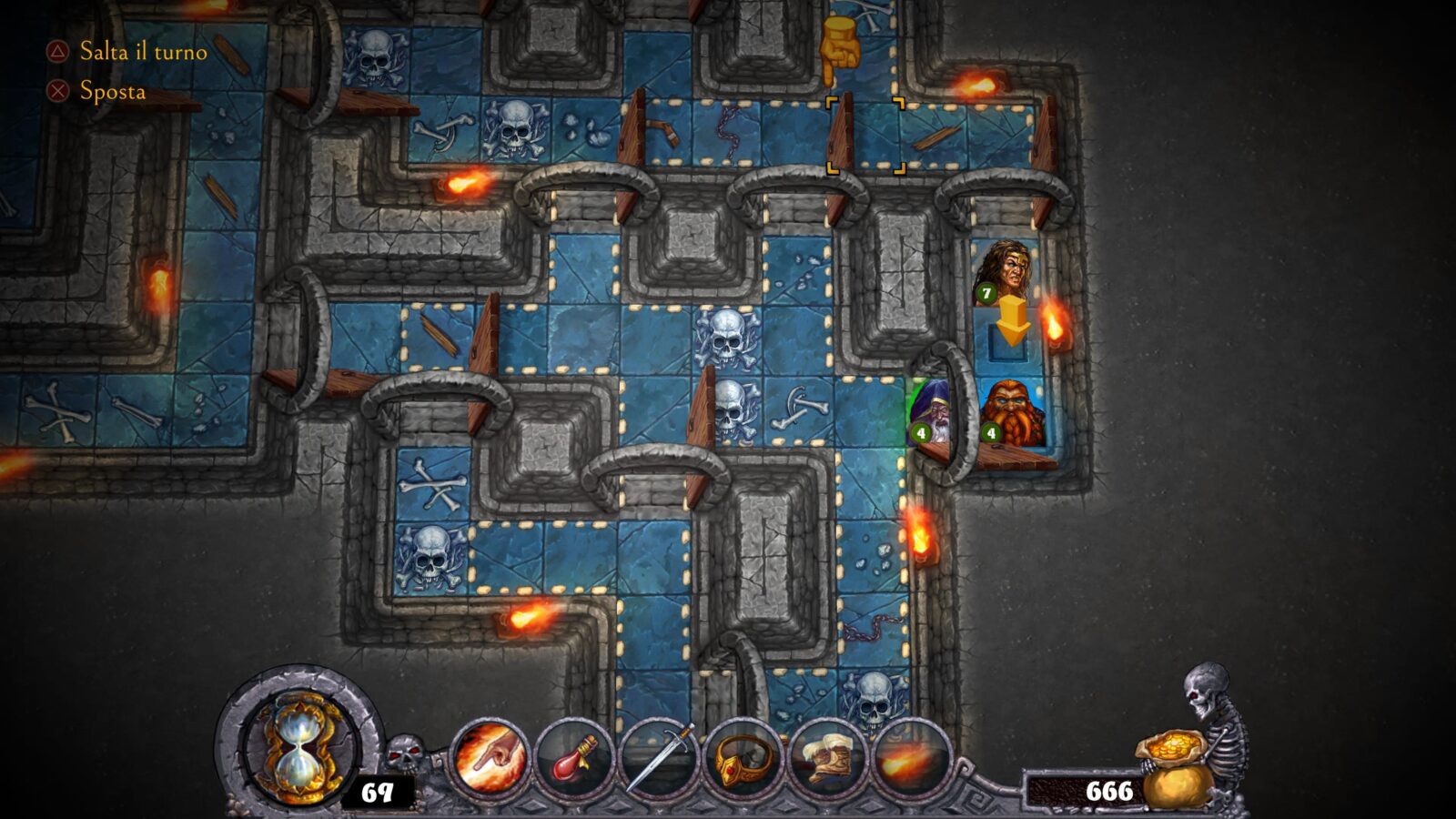Image resolution: width=1456 pixels, height=819 pixels.
Task: Activate the fiery pointing finger spell
Action: (490, 758)
